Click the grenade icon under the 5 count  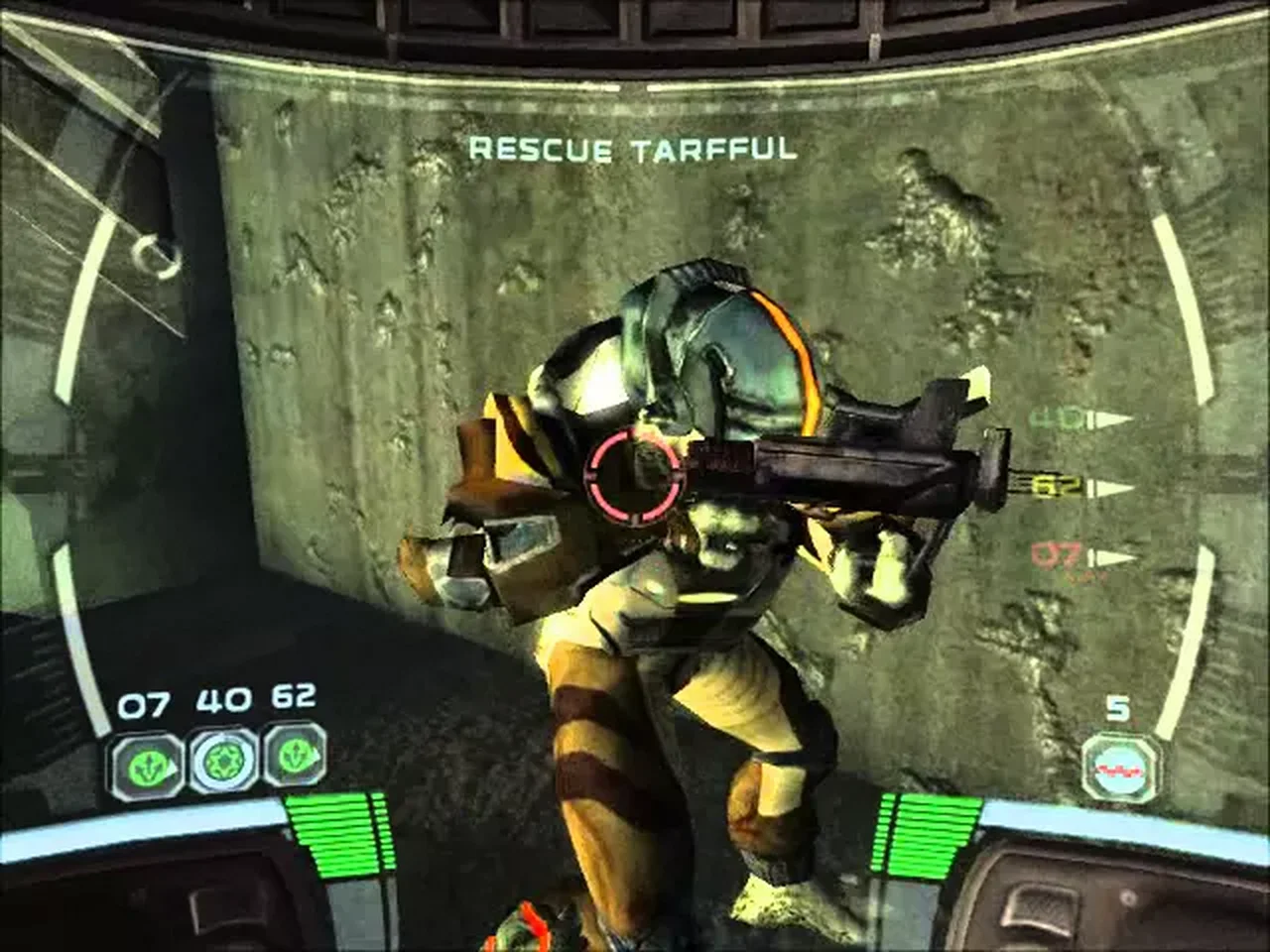pyautogui.click(x=1120, y=765)
